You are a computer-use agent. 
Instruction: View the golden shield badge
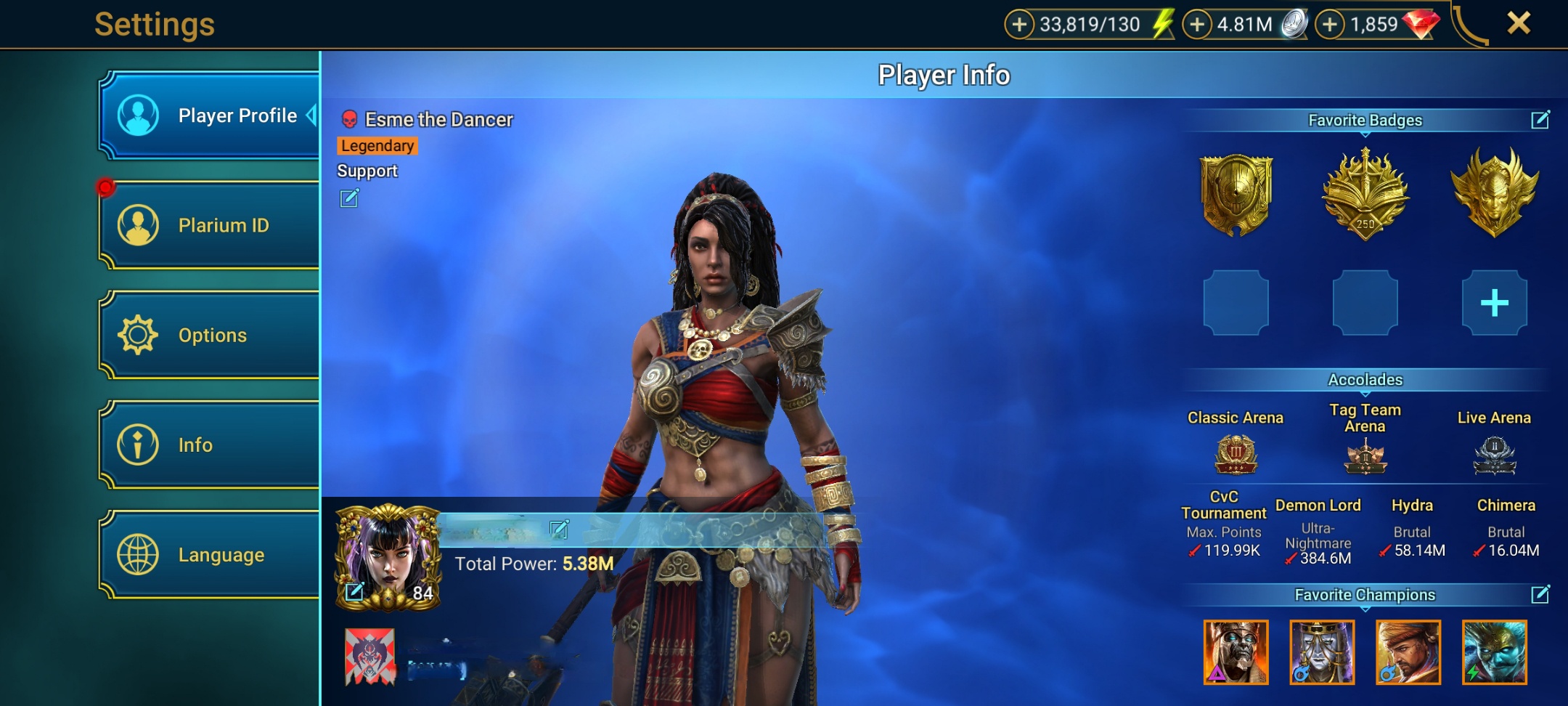tap(1236, 195)
